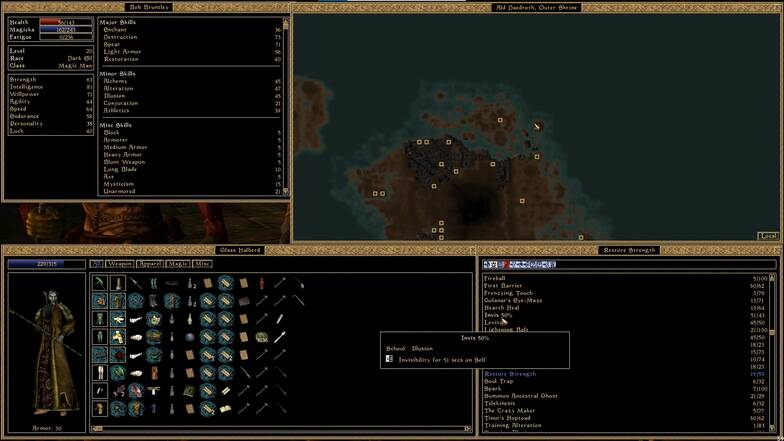This screenshot has height=441, width=784.
Task: Select the Summon Ancestral Ghost spell
Action: tap(521, 396)
